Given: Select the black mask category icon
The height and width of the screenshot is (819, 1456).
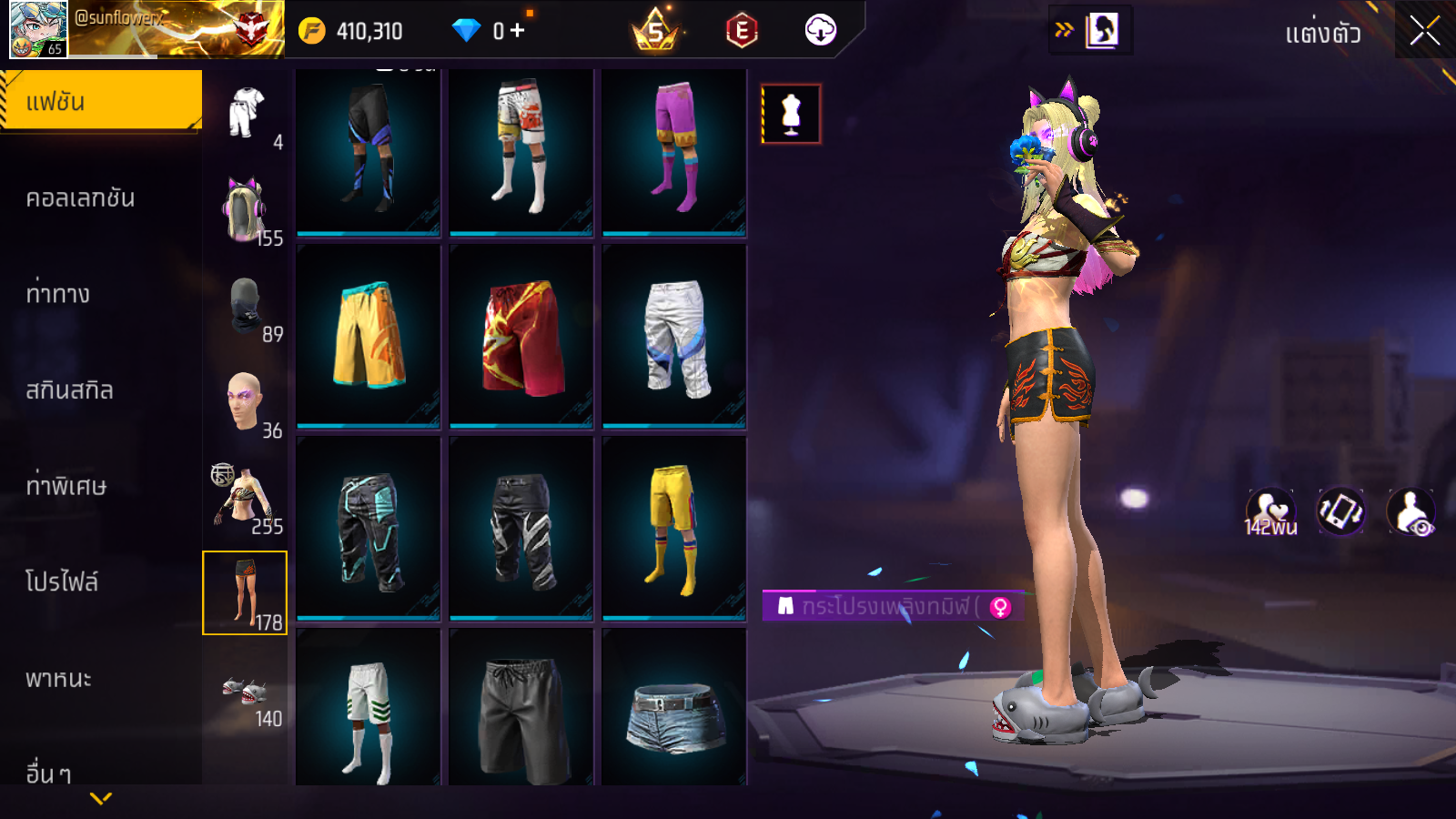Looking at the screenshot, I should pos(245,307).
